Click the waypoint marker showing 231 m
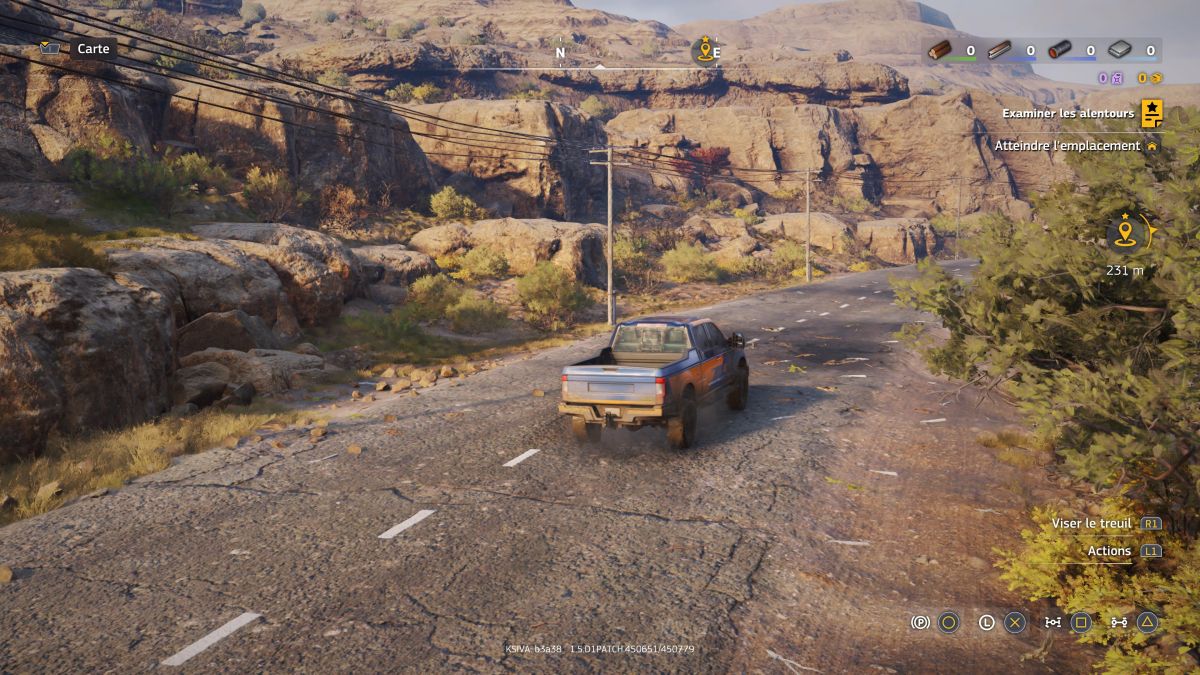Screen dimensions: 1200x675 coord(1127,234)
